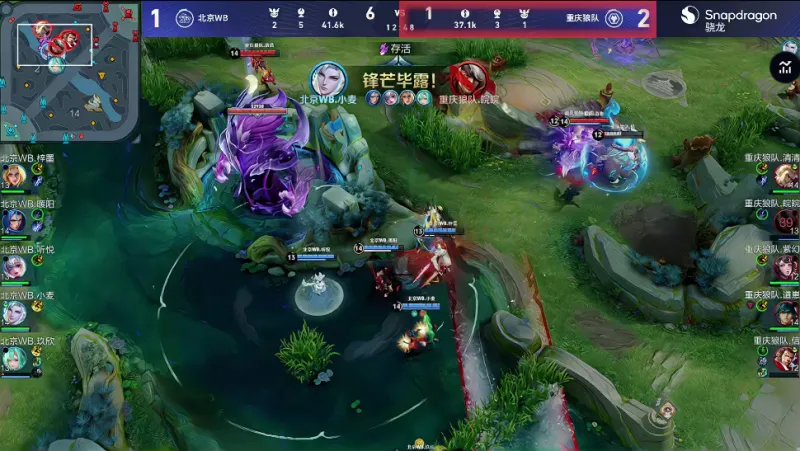800x451 pixels.
Task: Select 北京WB.玖欣 player portrait
Action: [x=14, y=359]
